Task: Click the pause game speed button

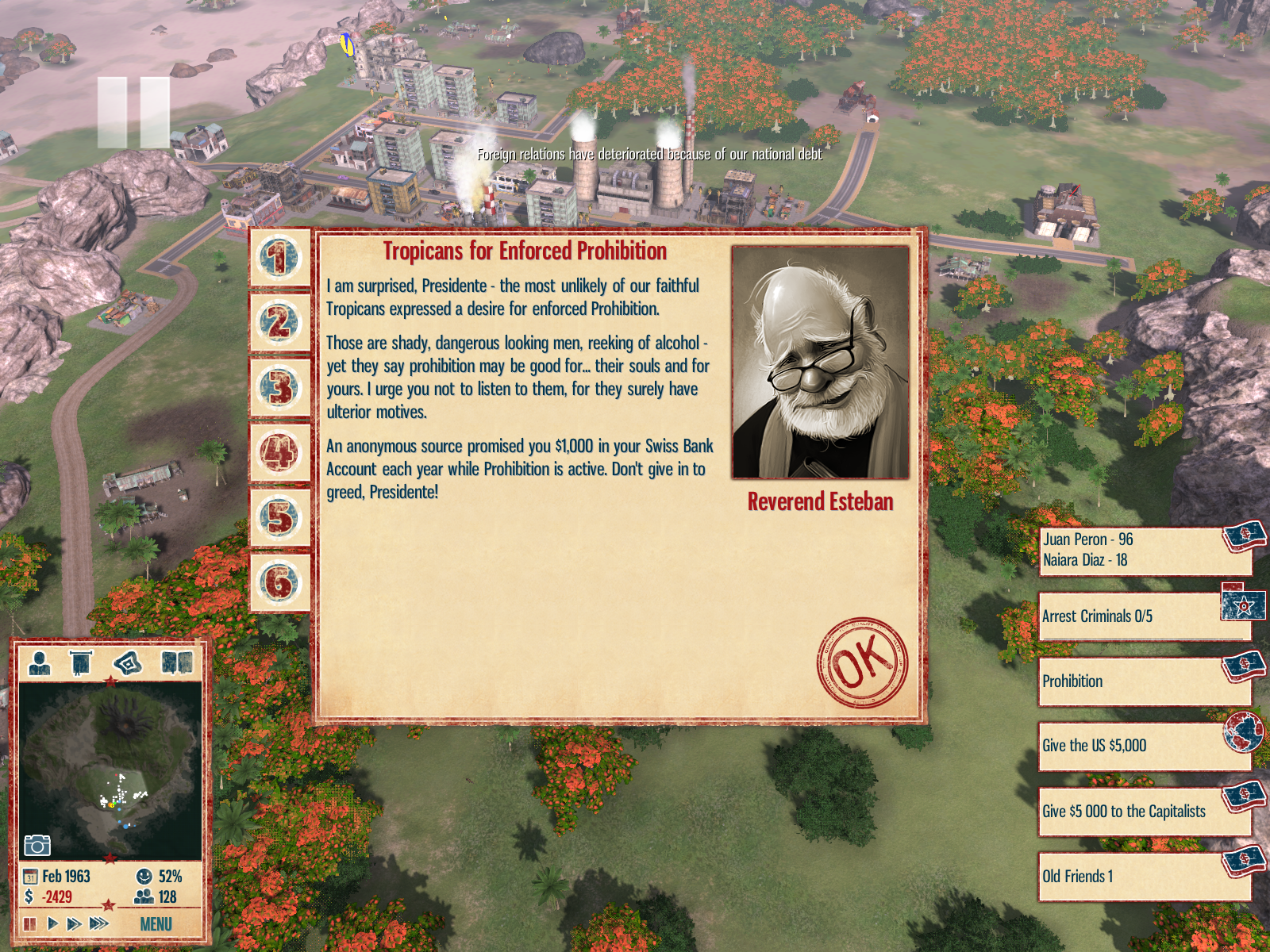Action: tap(30, 924)
